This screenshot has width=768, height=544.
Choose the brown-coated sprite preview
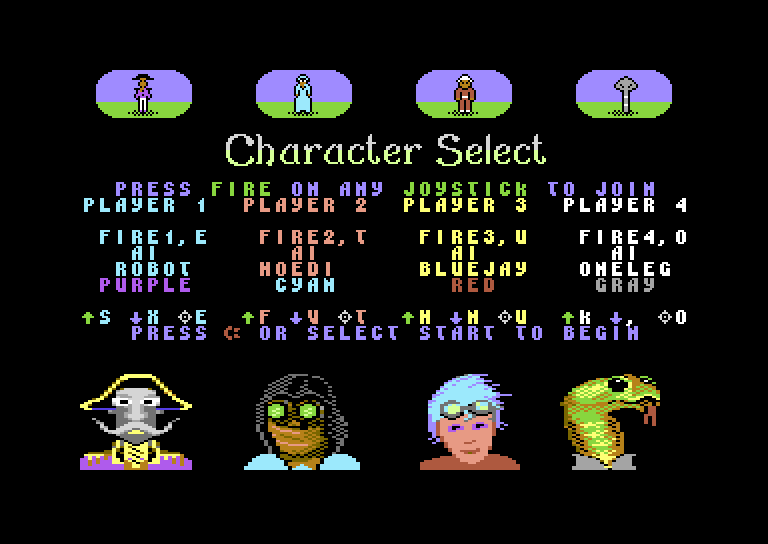coord(464,94)
